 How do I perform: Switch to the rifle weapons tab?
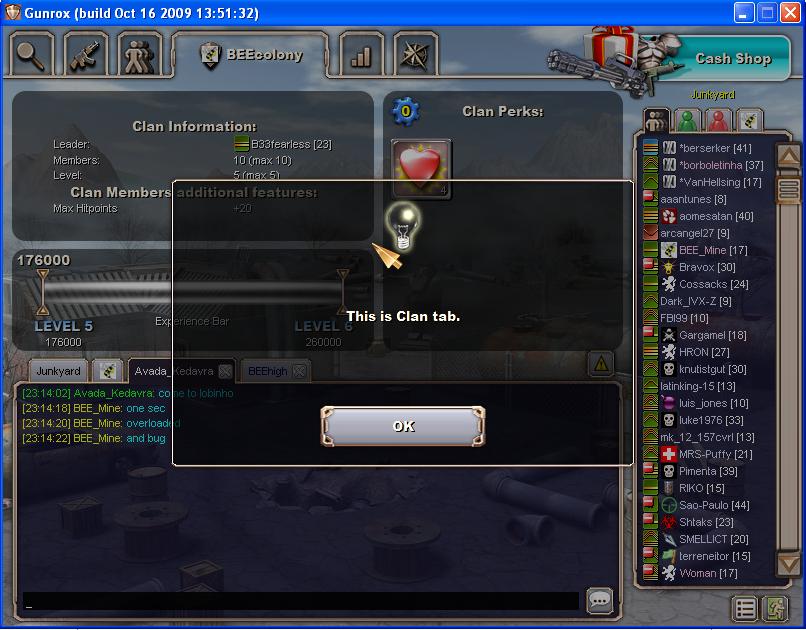pos(85,56)
